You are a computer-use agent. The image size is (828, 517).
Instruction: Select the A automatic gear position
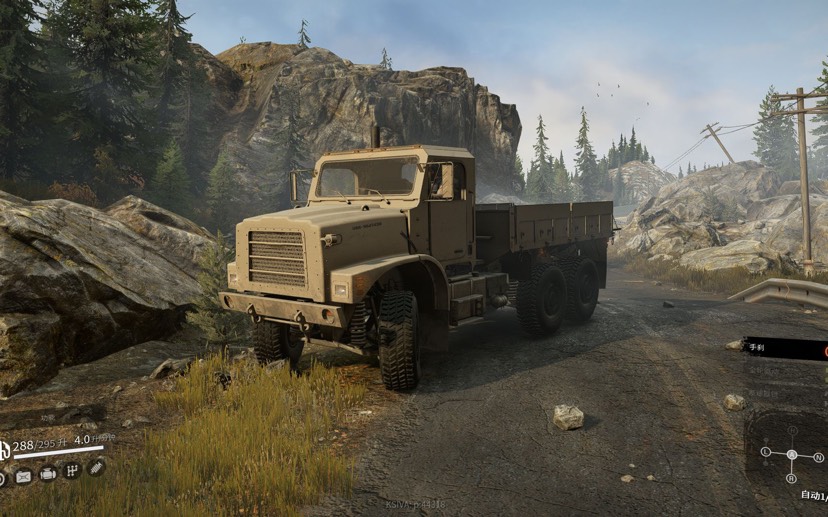point(792,454)
